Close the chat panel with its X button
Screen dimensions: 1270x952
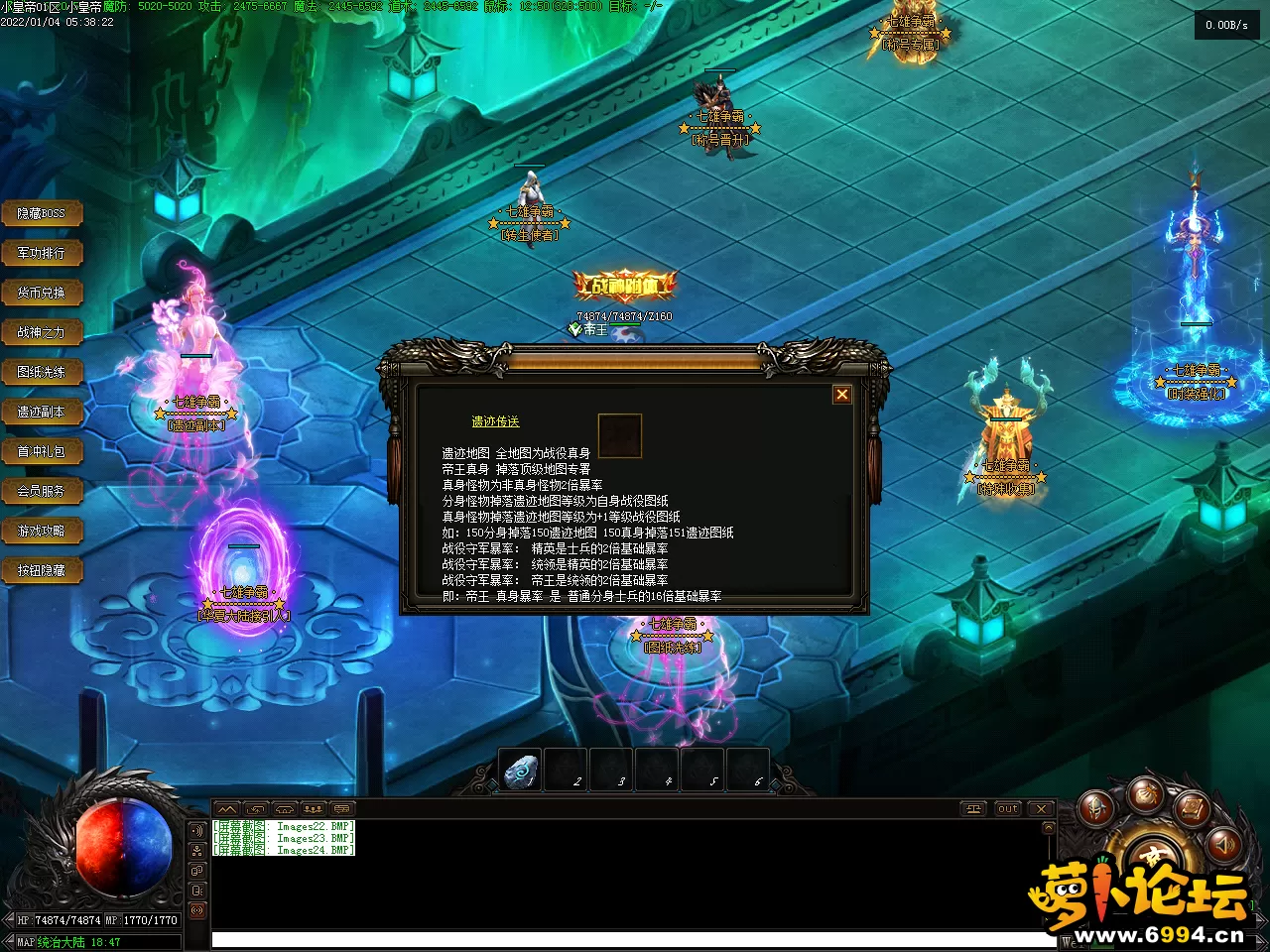(x=1041, y=808)
